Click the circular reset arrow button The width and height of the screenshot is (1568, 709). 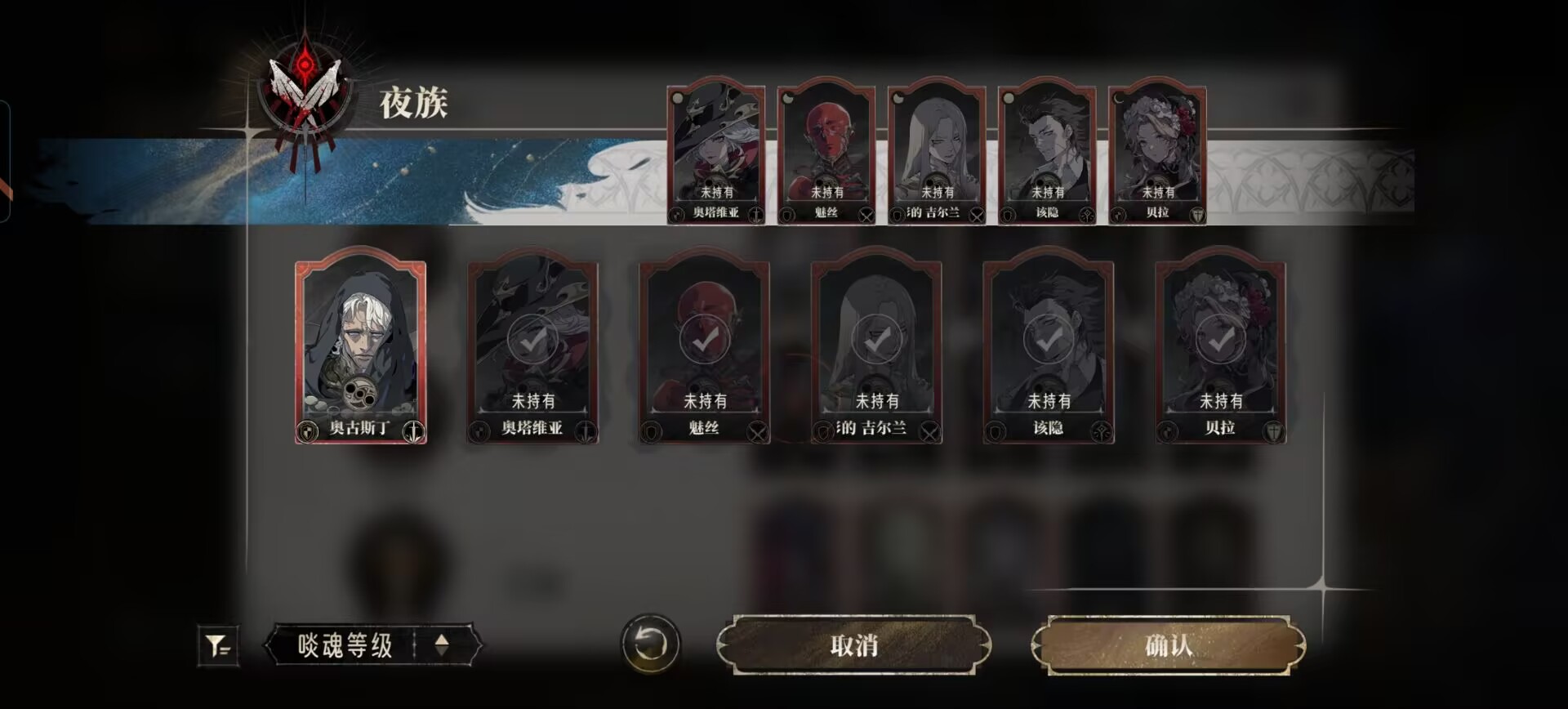point(650,644)
